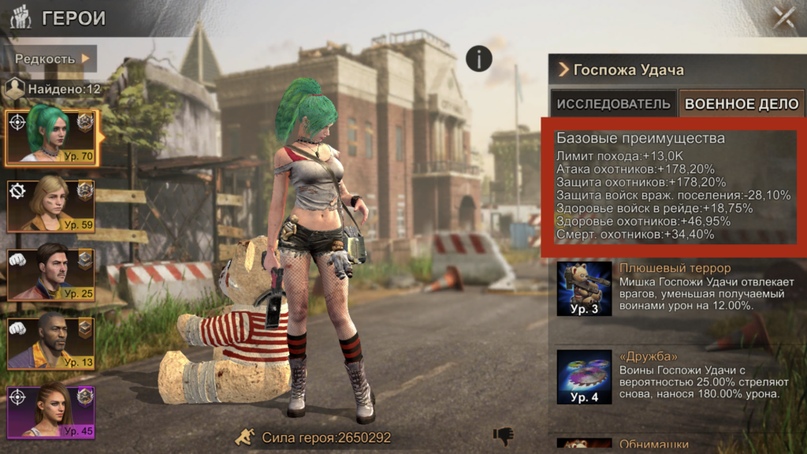Expand the Госпожа Удача name header
The height and width of the screenshot is (454, 807).
point(620,70)
